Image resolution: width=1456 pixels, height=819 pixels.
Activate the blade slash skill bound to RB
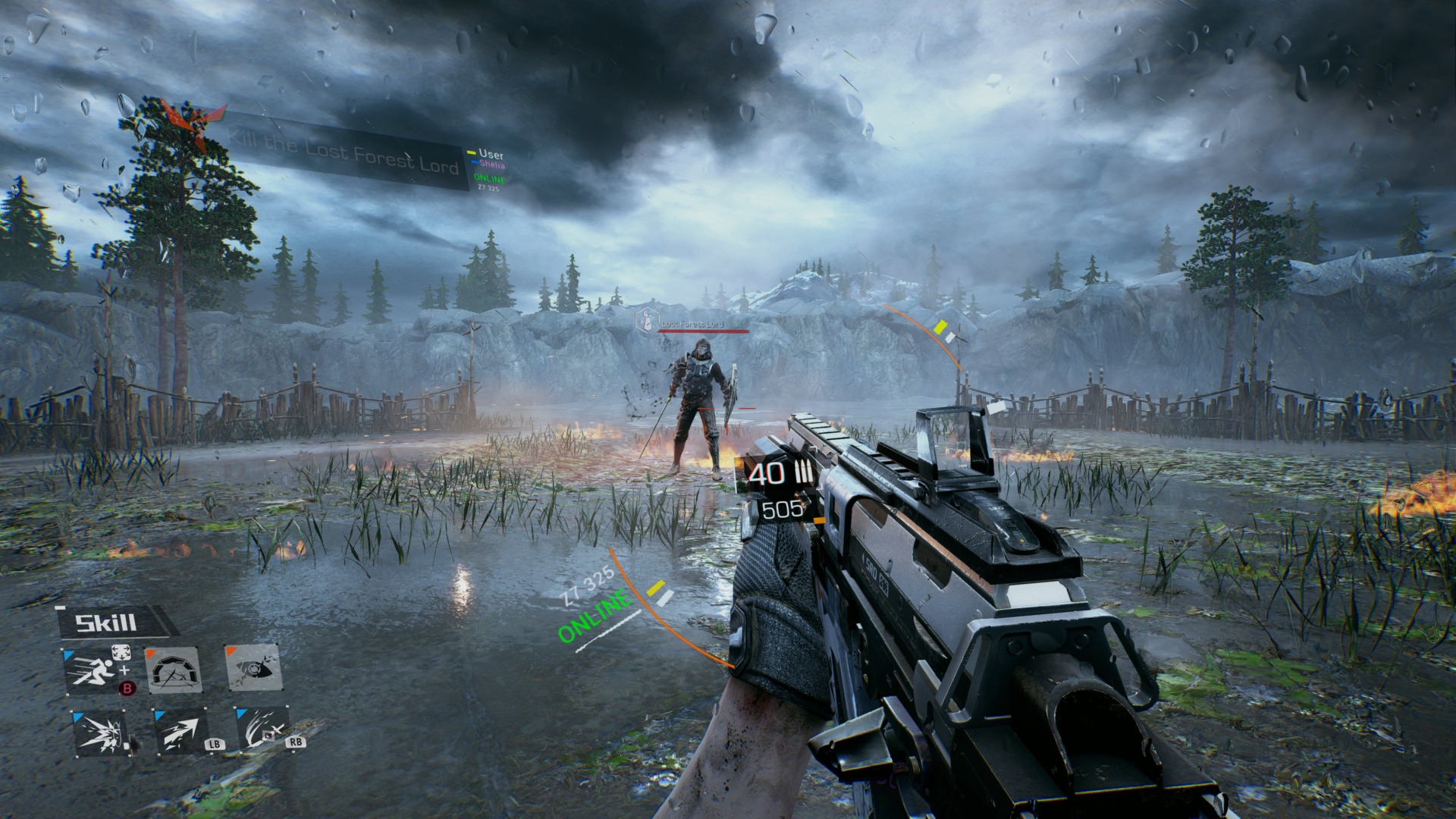262,728
